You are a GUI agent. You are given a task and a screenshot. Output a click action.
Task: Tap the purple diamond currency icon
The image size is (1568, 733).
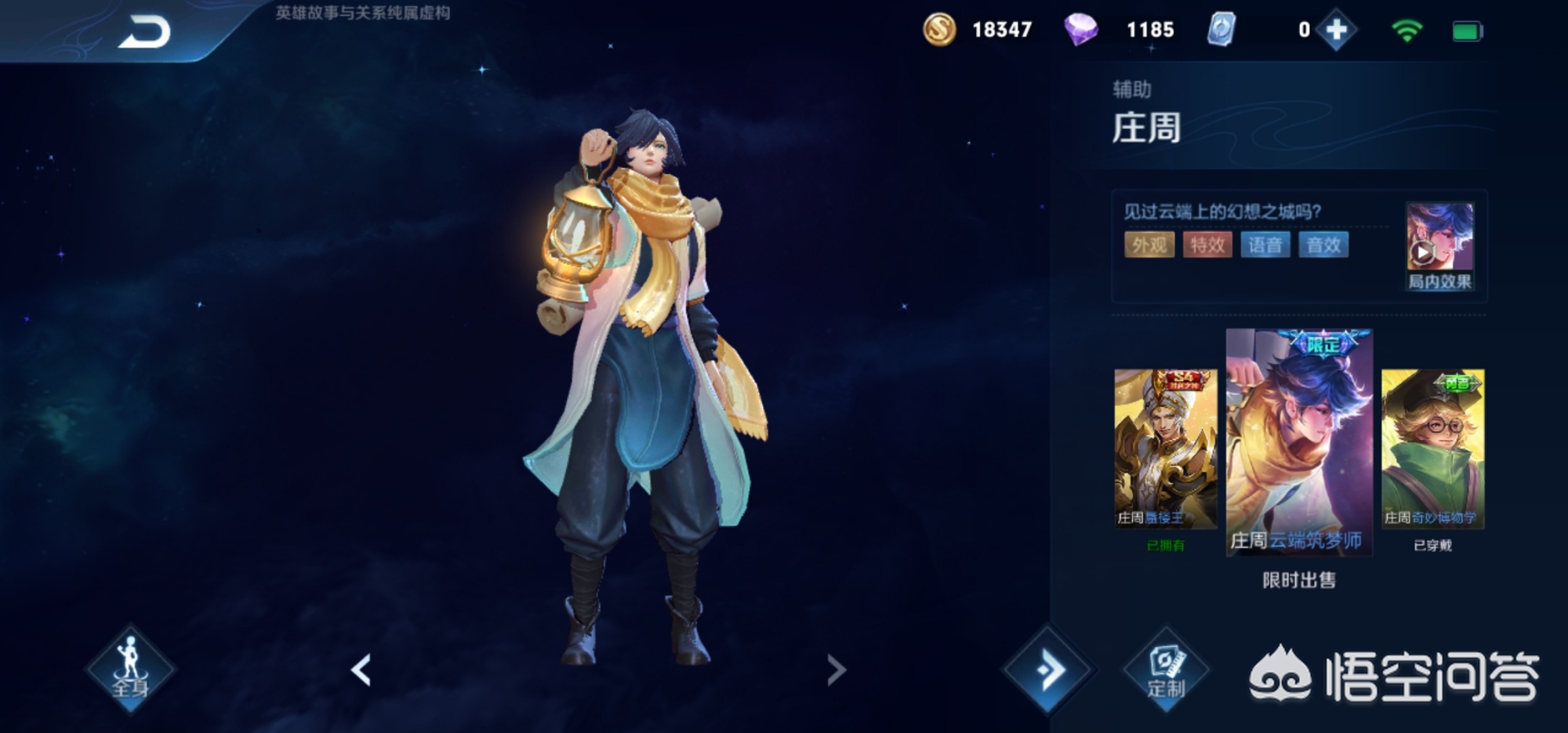[x=1080, y=31]
